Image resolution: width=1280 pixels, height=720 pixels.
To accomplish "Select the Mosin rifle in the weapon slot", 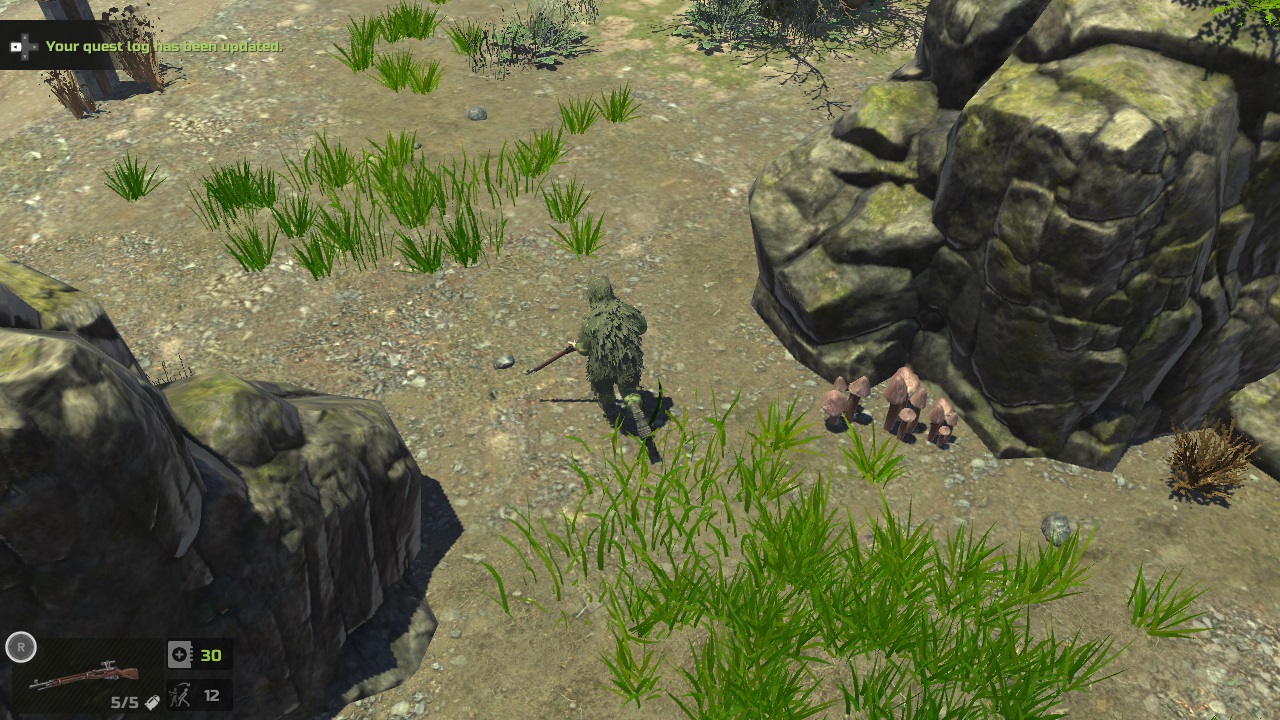I will point(84,675).
